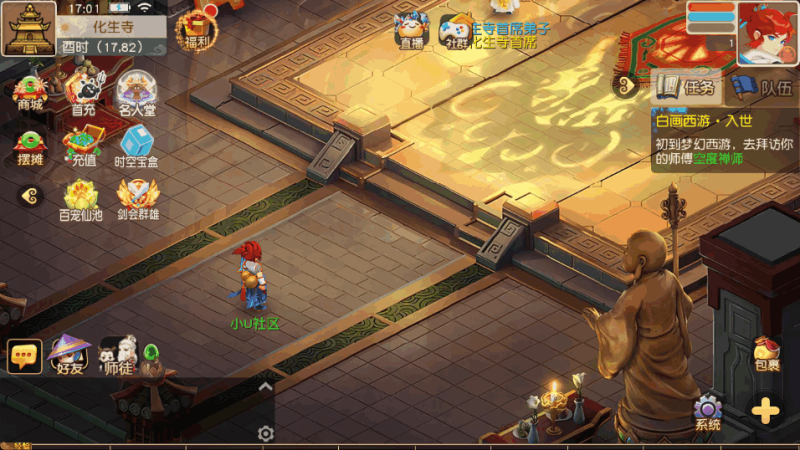The height and width of the screenshot is (450, 800).
Task: Open the 系统 system settings gear
Action: [708, 412]
